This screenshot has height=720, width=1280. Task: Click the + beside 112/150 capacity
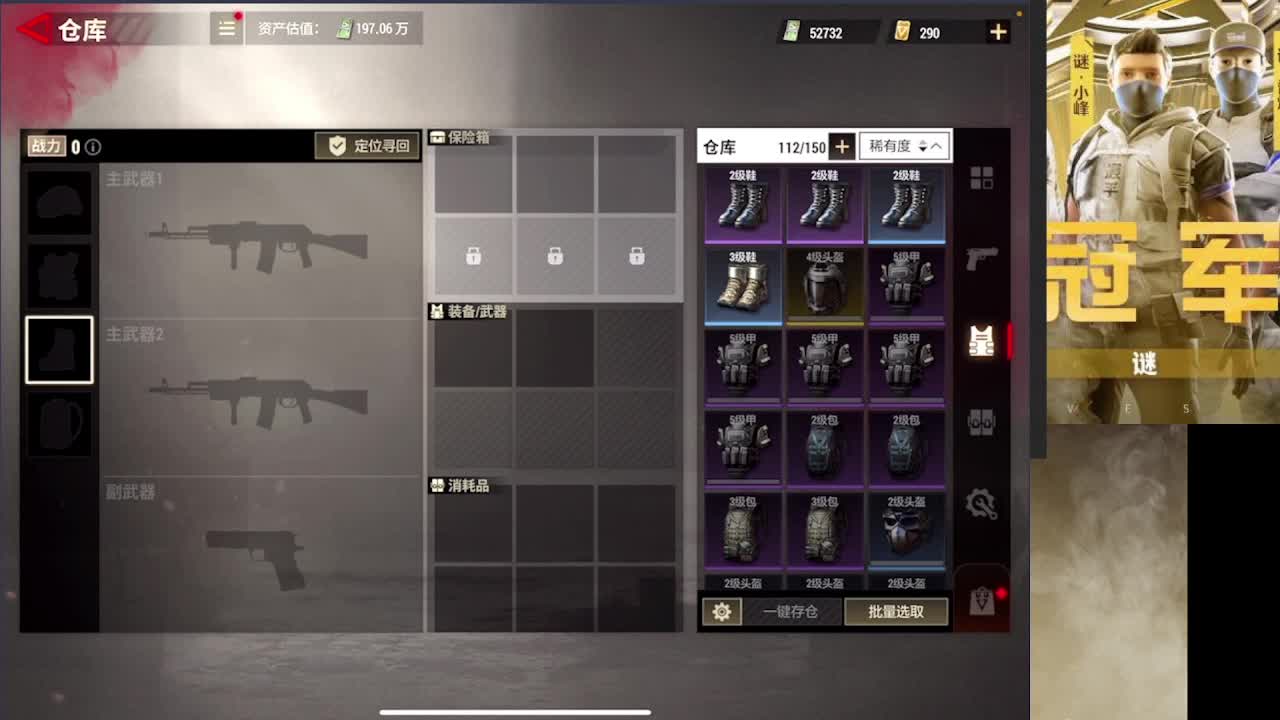(x=843, y=146)
